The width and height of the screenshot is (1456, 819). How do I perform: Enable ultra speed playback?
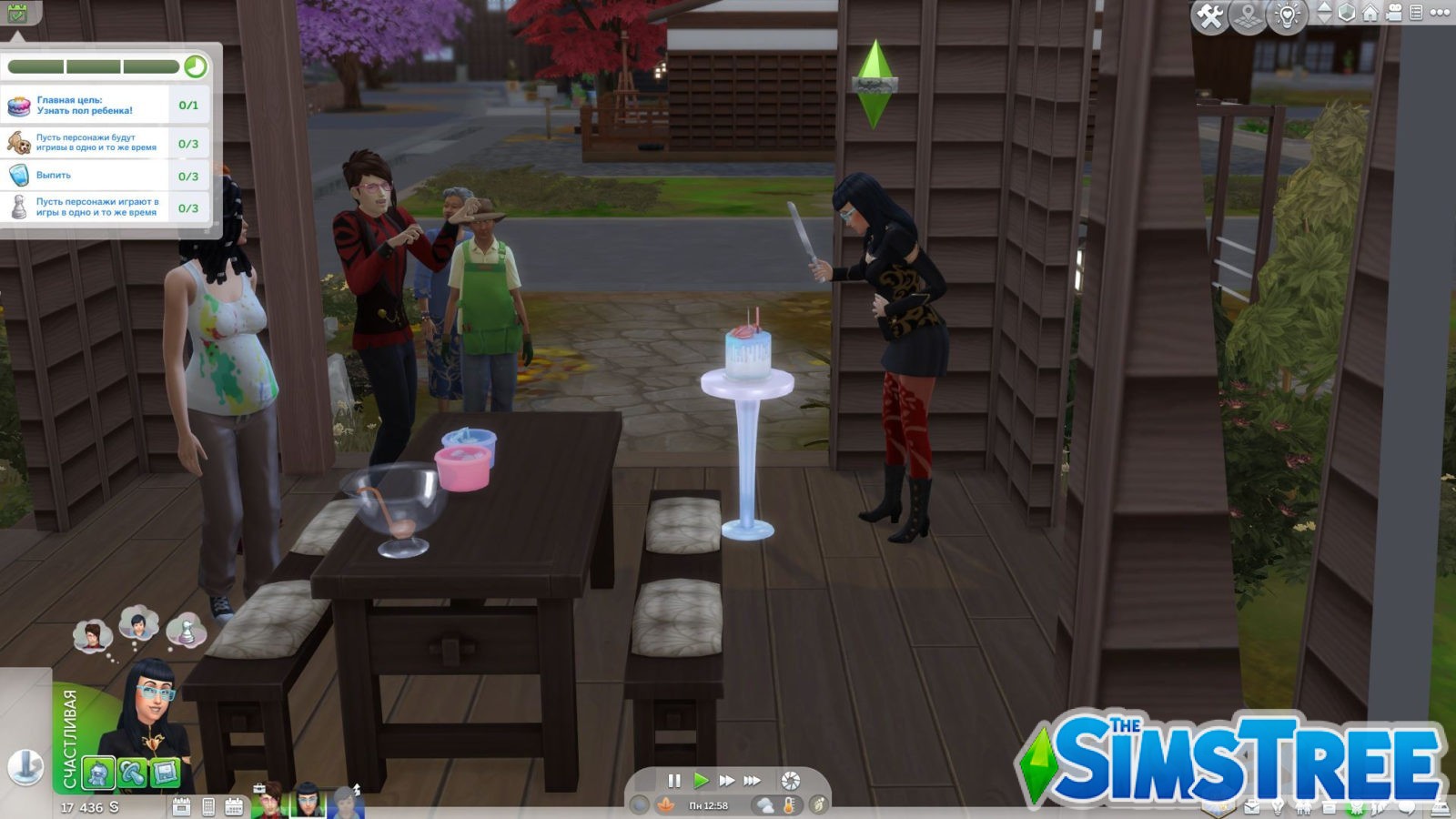(753, 780)
